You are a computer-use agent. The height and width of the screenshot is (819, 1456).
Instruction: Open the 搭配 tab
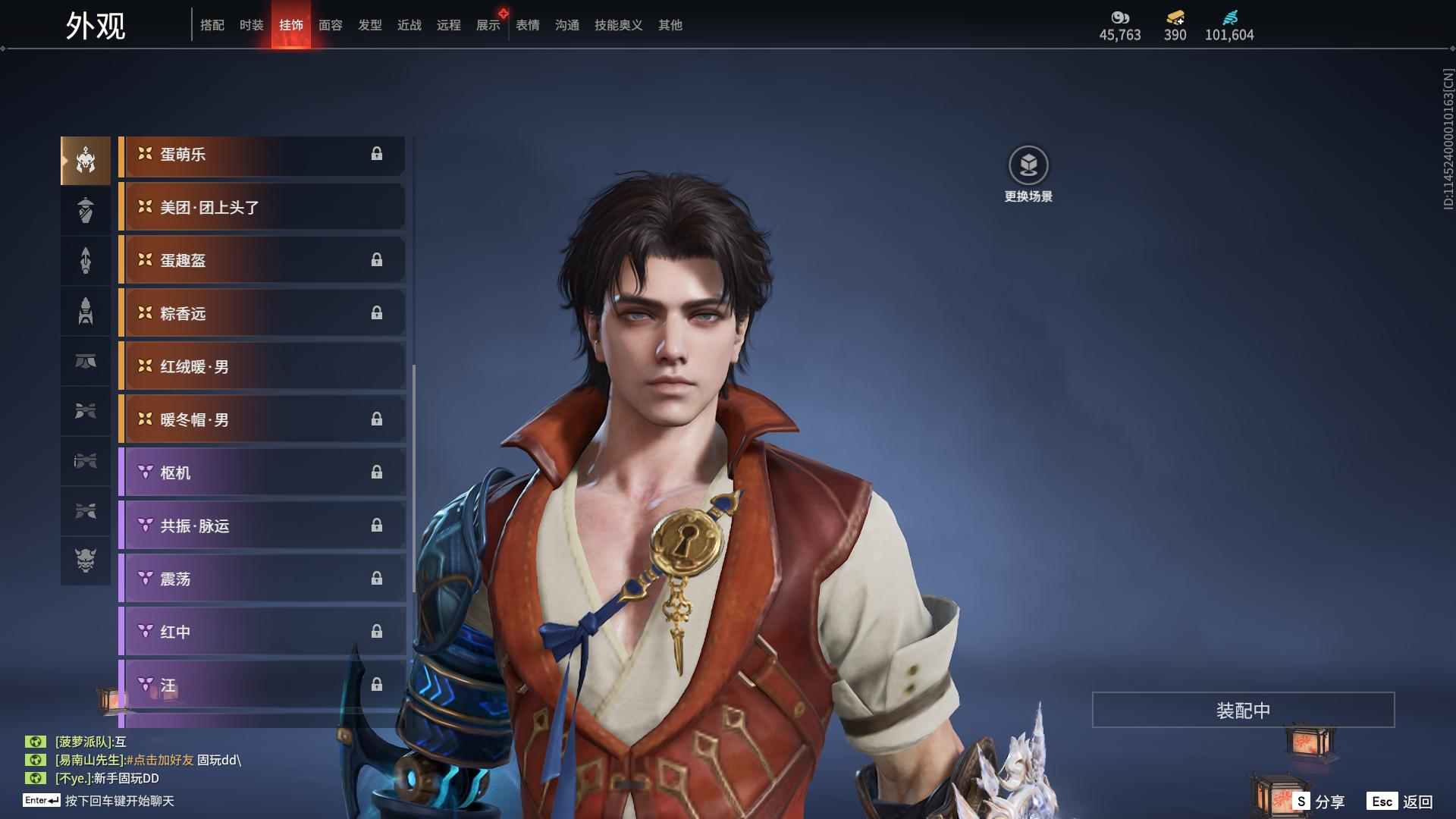click(212, 25)
